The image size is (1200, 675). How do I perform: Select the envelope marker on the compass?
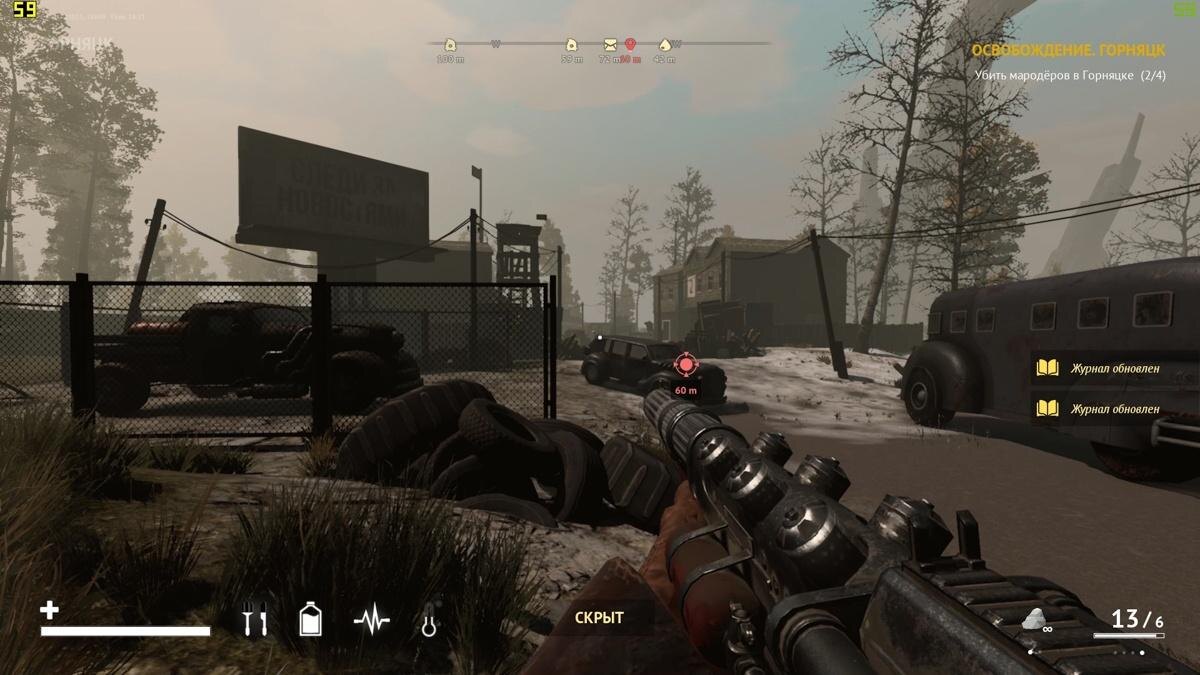coord(610,44)
